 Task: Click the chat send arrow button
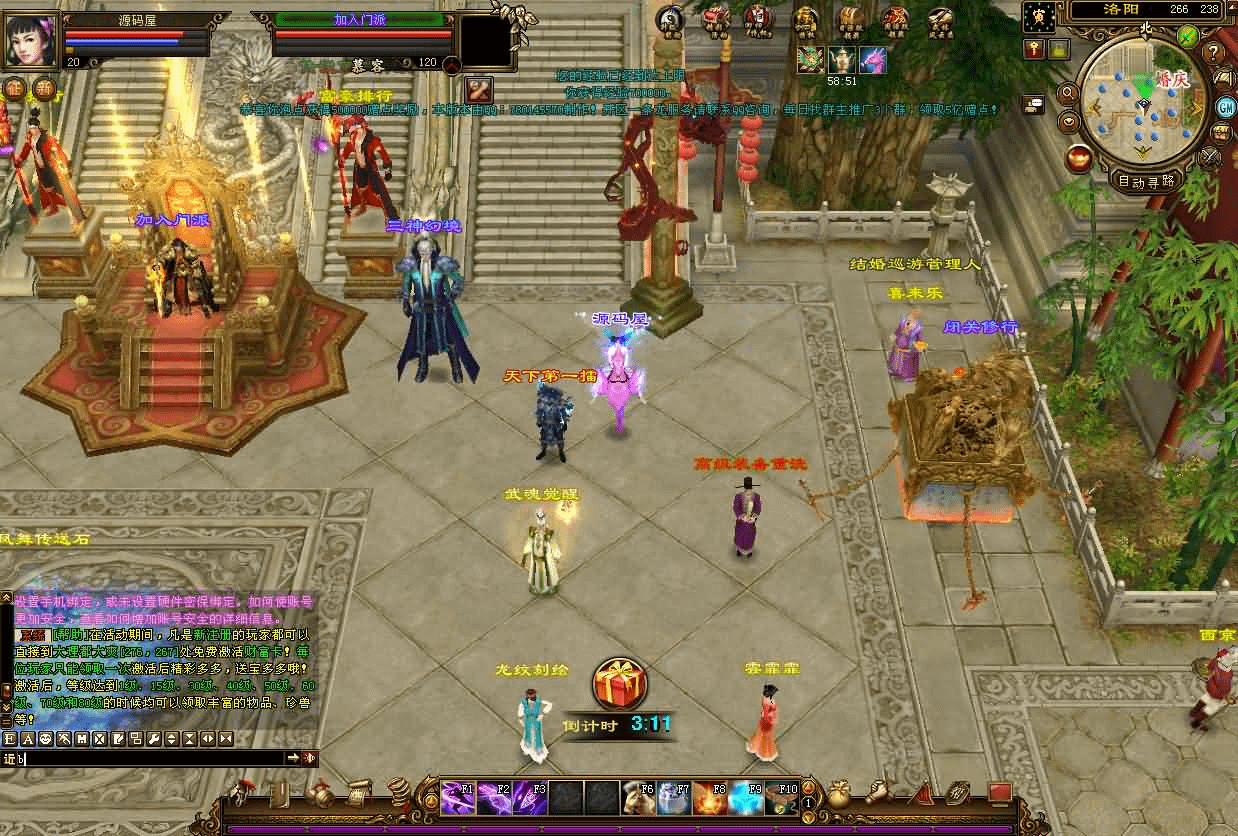[x=294, y=758]
